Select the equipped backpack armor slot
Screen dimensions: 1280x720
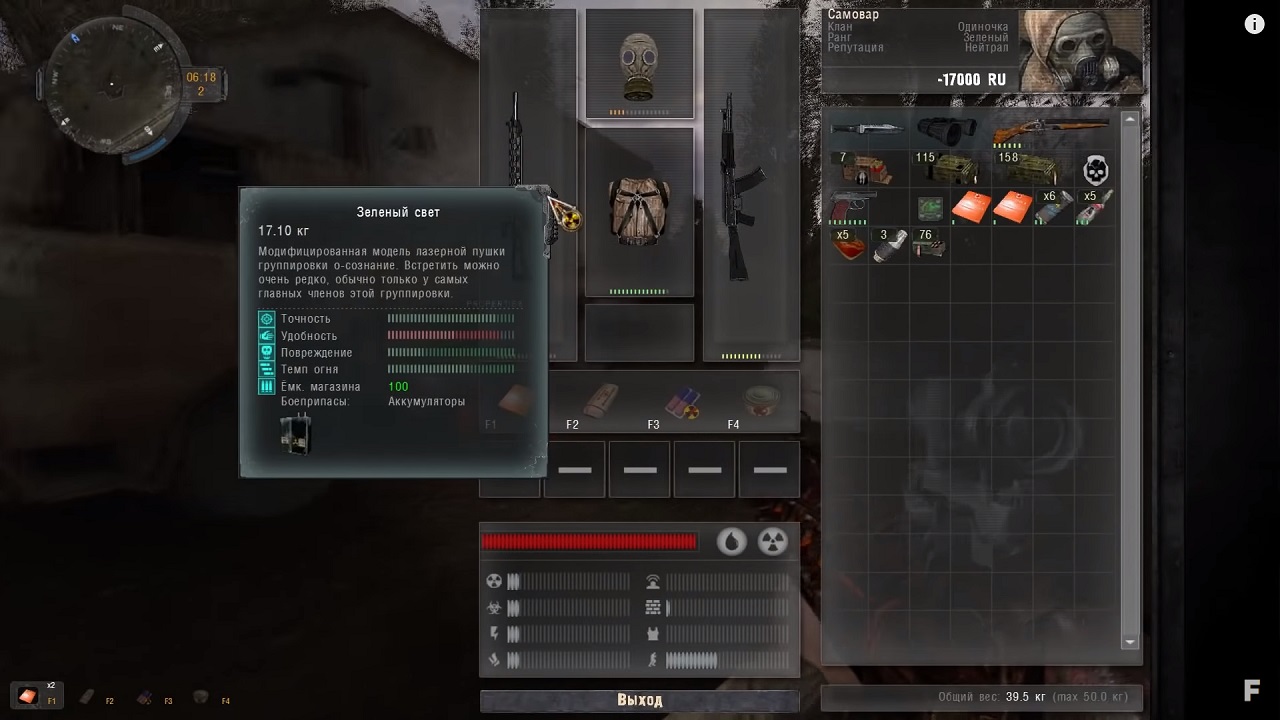click(x=639, y=212)
